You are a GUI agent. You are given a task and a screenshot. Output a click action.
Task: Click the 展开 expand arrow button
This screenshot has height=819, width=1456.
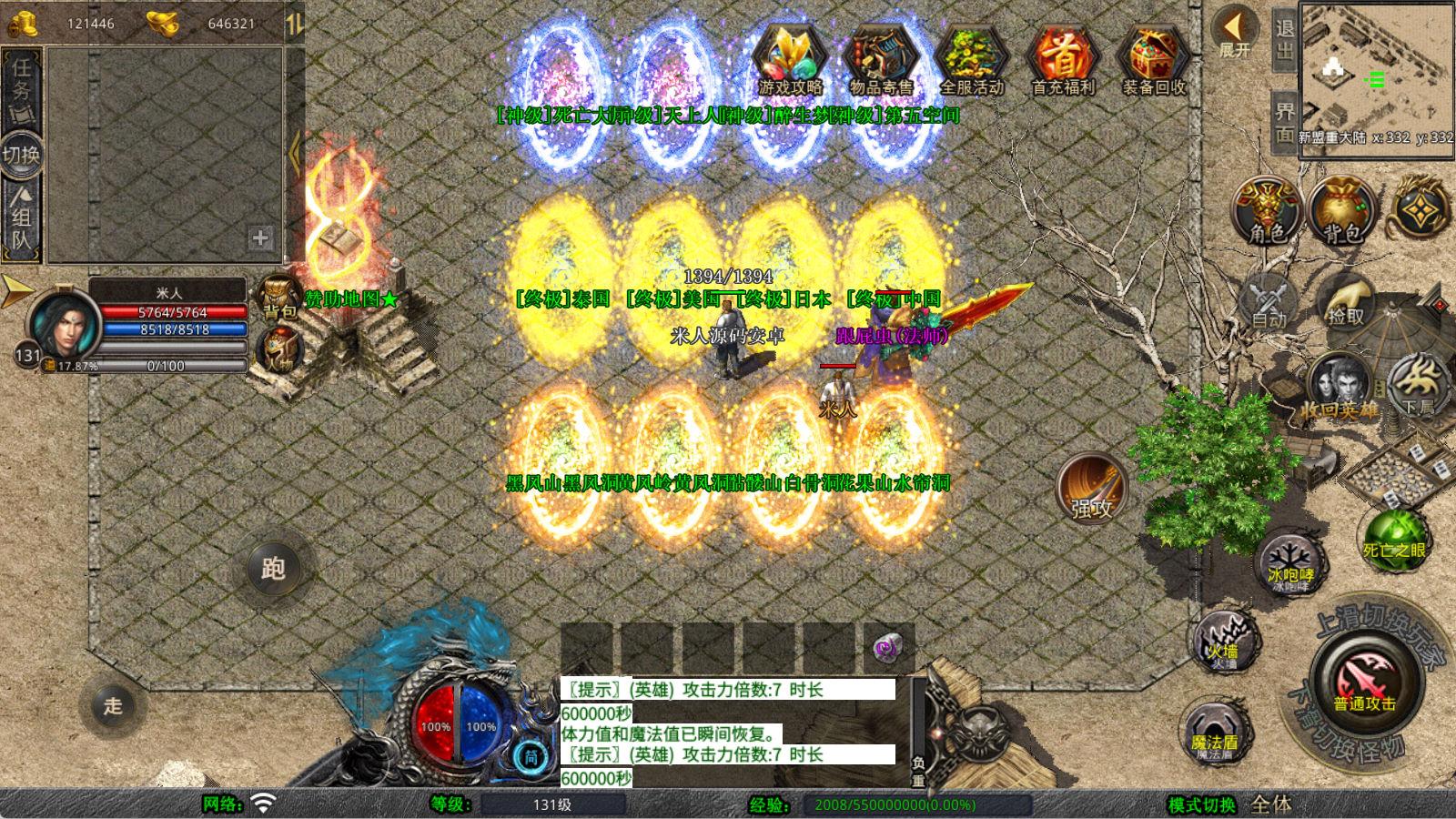tap(1235, 32)
